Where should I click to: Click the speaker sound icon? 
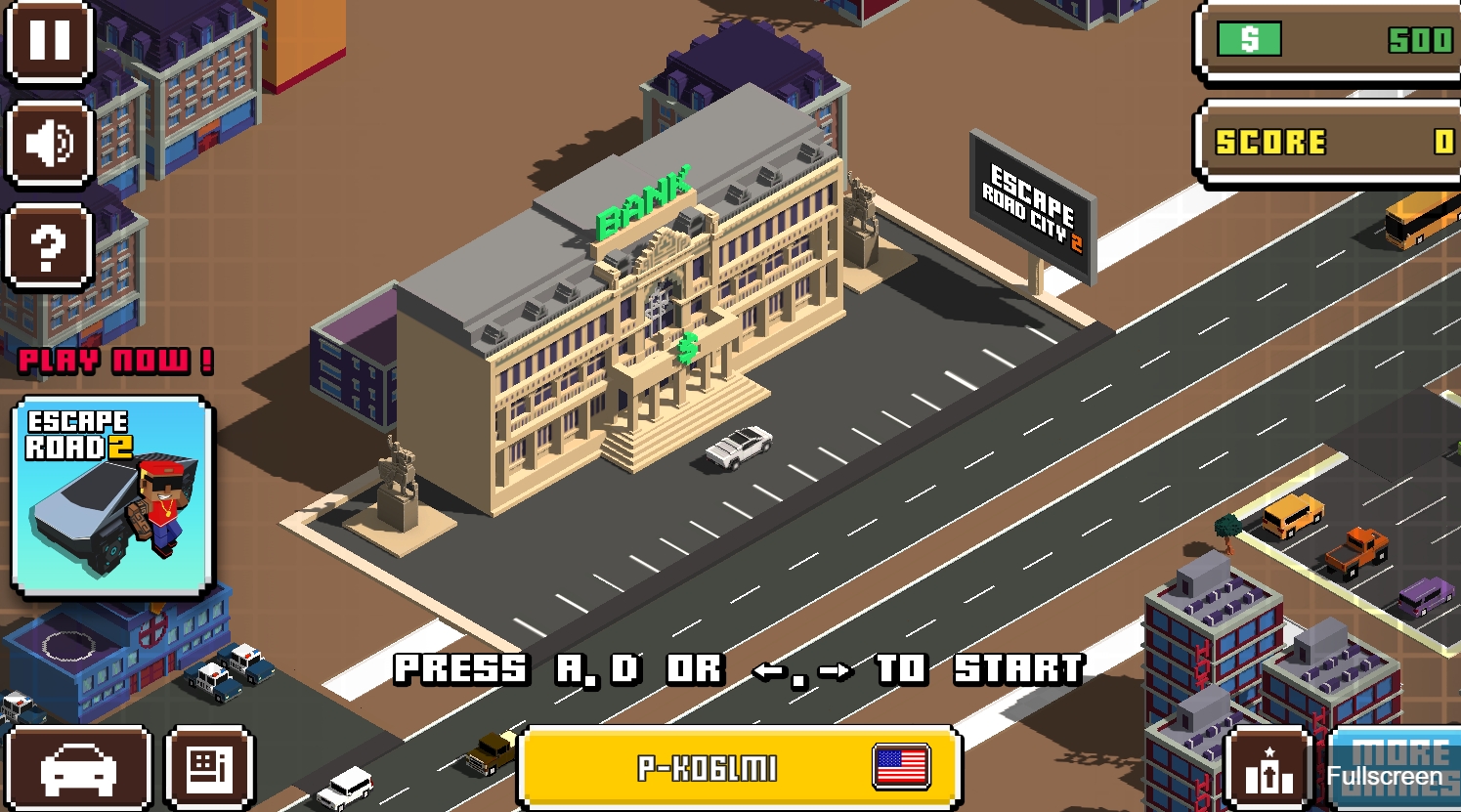[x=50, y=145]
